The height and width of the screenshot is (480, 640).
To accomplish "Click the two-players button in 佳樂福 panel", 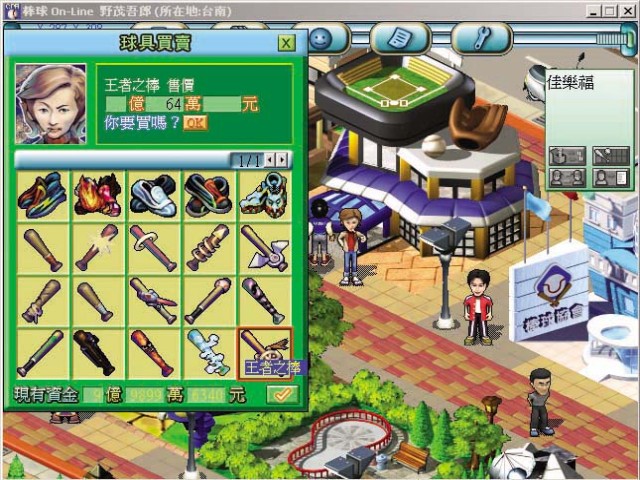I will click(x=566, y=178).
